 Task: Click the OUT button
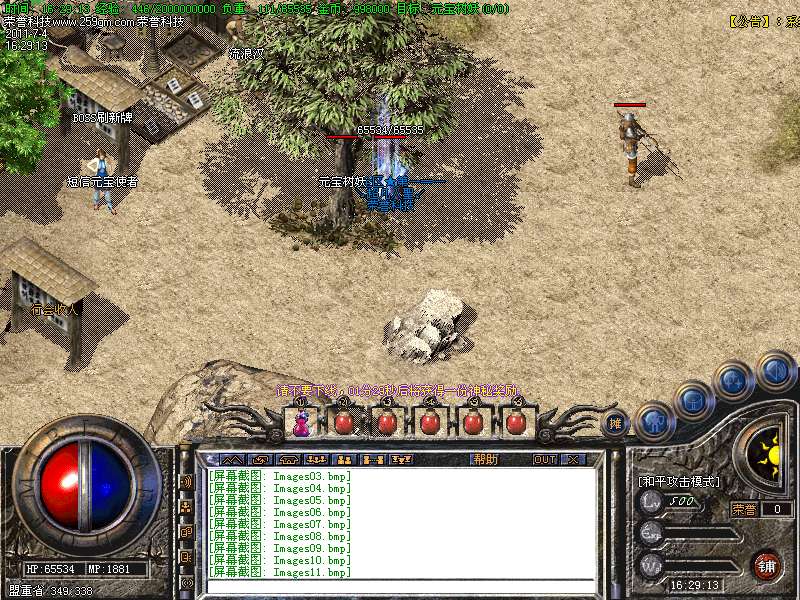coord(544,459)
